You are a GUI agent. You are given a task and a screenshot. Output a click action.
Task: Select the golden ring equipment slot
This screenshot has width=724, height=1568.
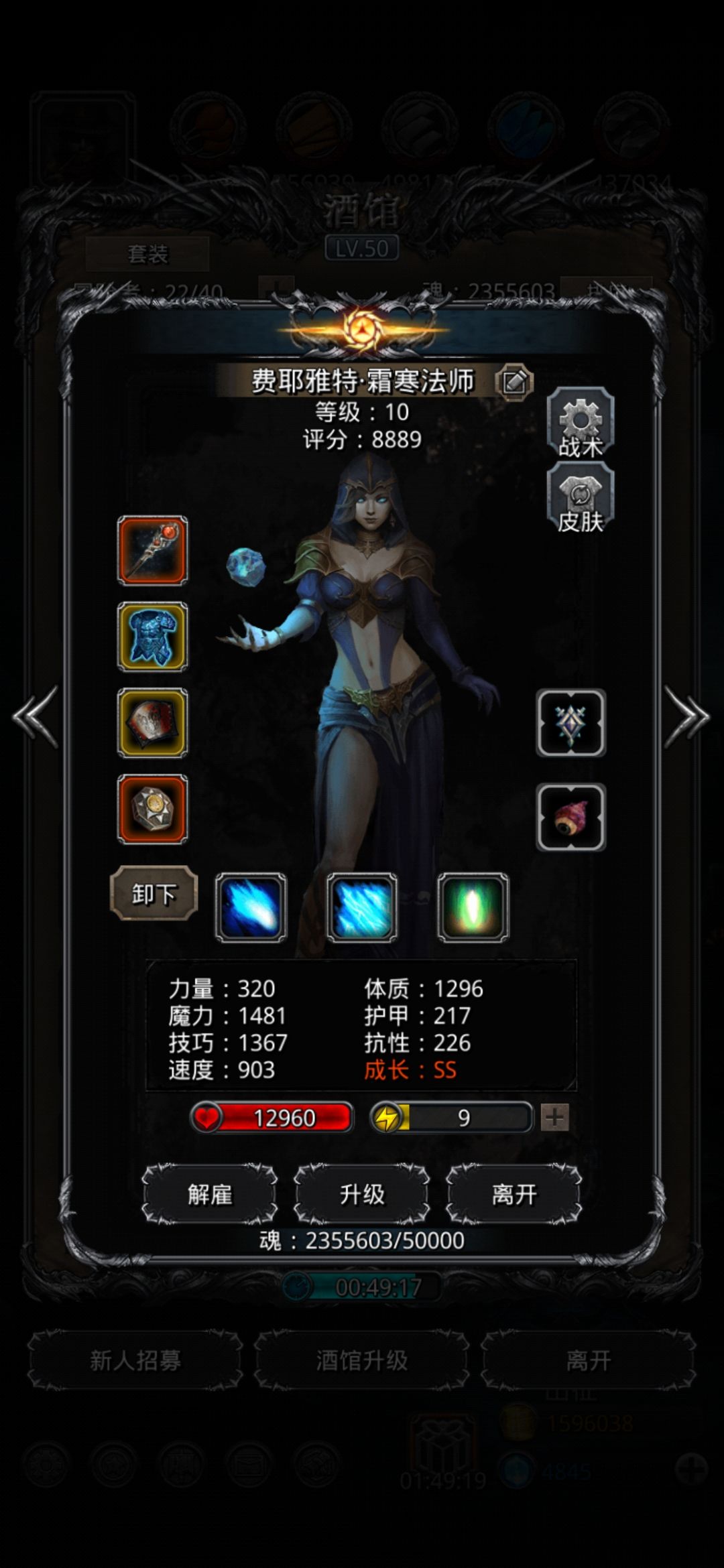(x=153, y=809)
